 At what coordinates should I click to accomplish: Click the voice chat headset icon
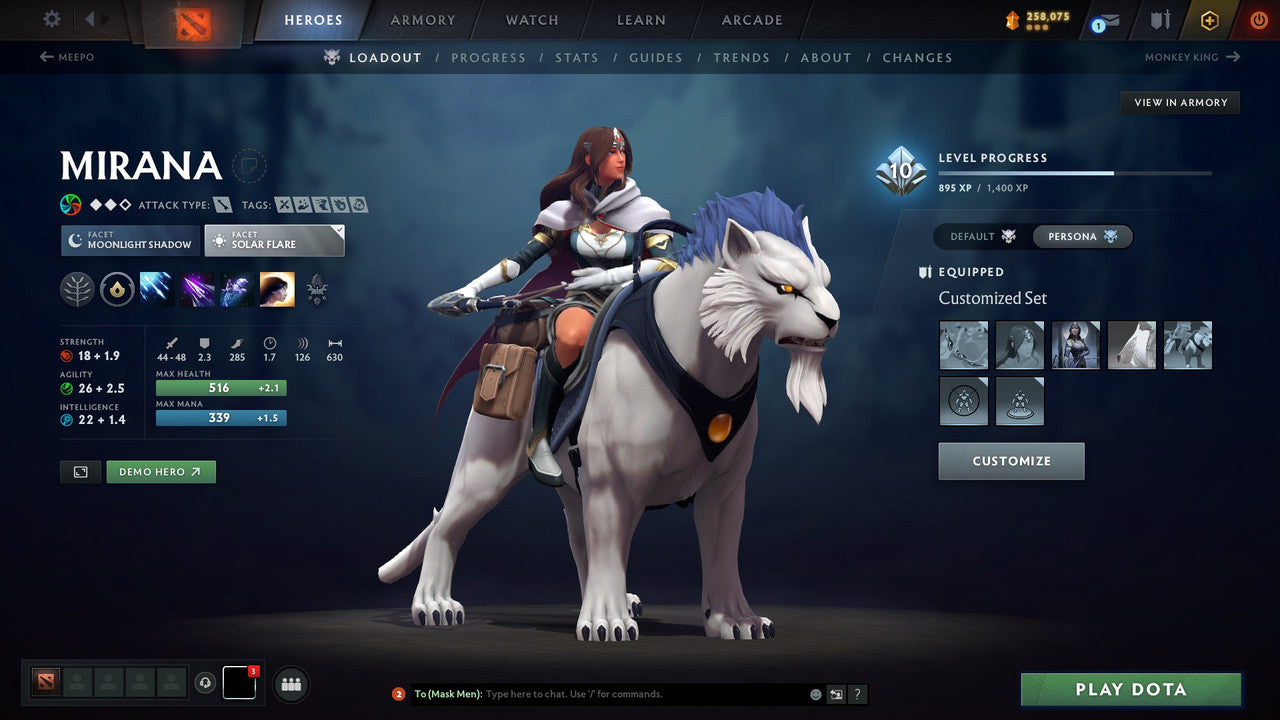[x=207, y=684]
